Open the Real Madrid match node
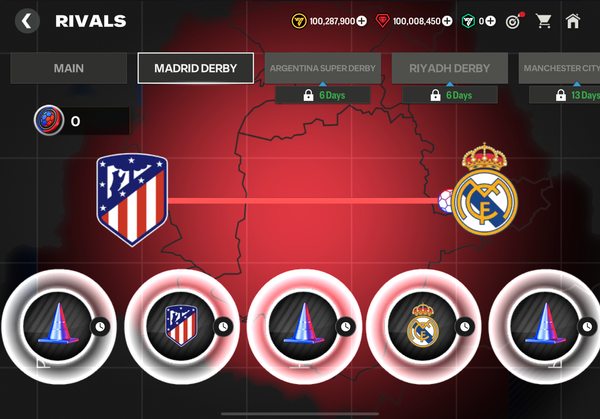The width and height of the screenshot is (600, 419). point(423,324)
